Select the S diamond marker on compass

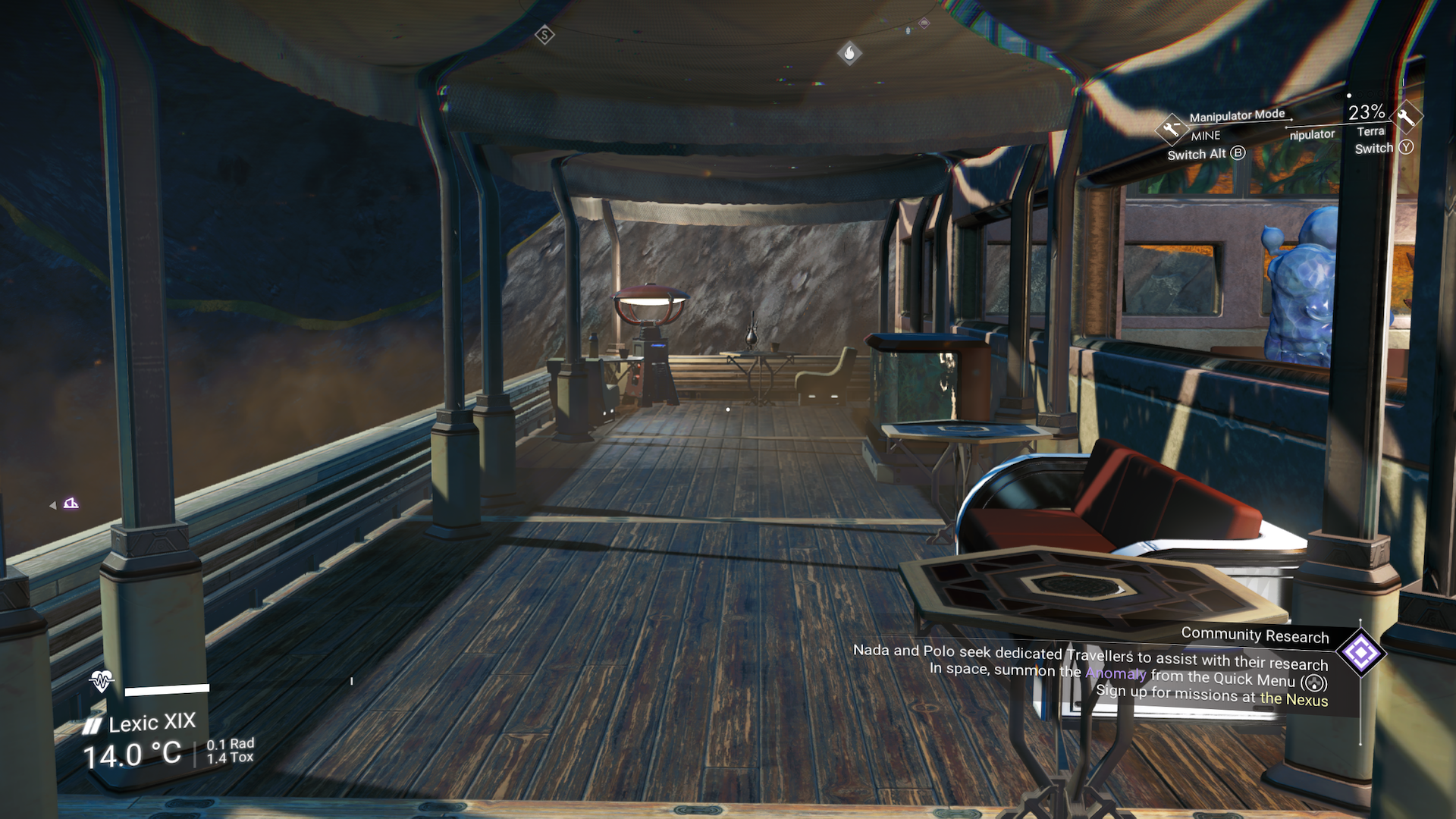coord(544,35)
